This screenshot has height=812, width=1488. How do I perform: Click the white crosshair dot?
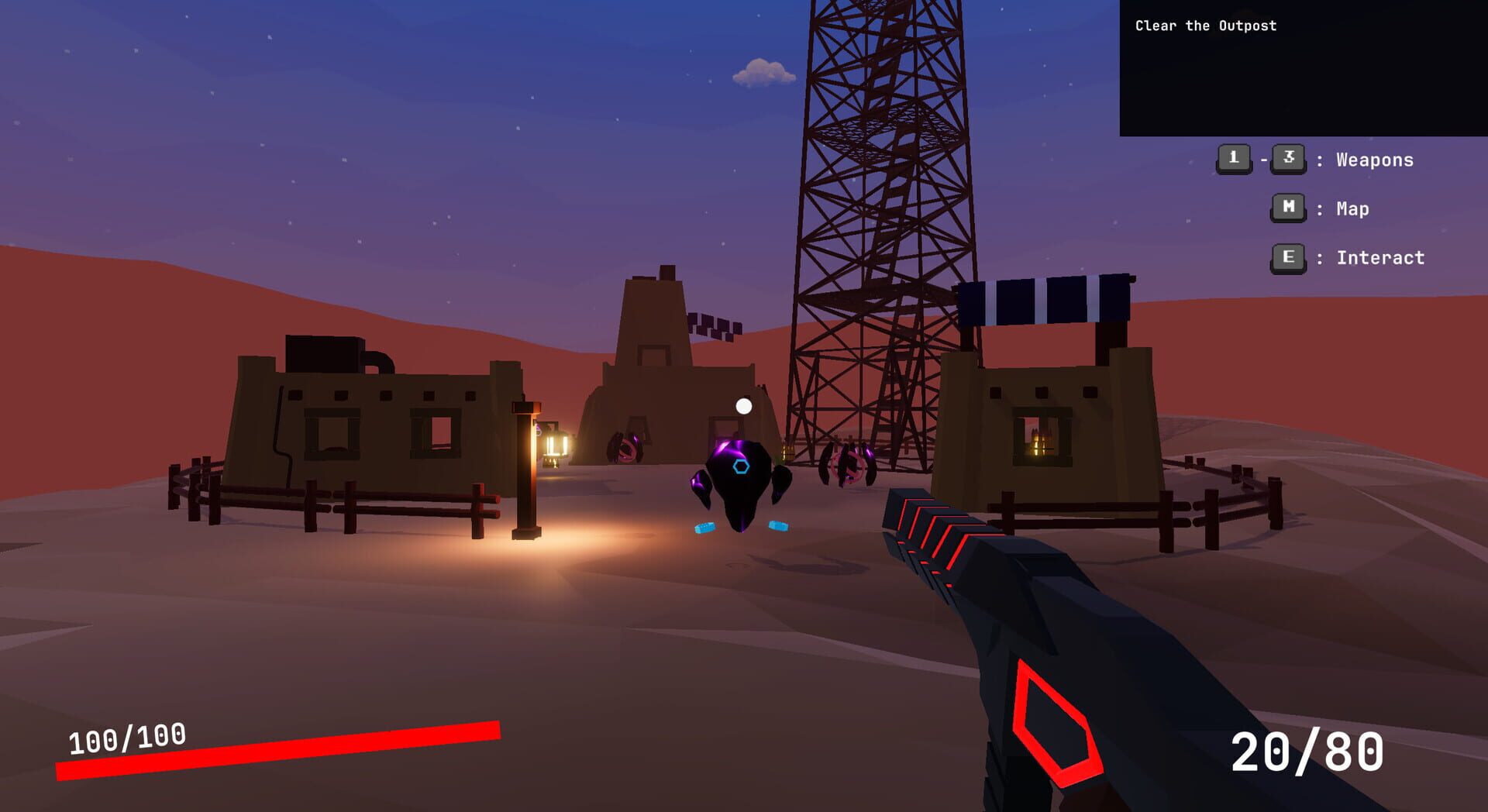tap(745, 404)
